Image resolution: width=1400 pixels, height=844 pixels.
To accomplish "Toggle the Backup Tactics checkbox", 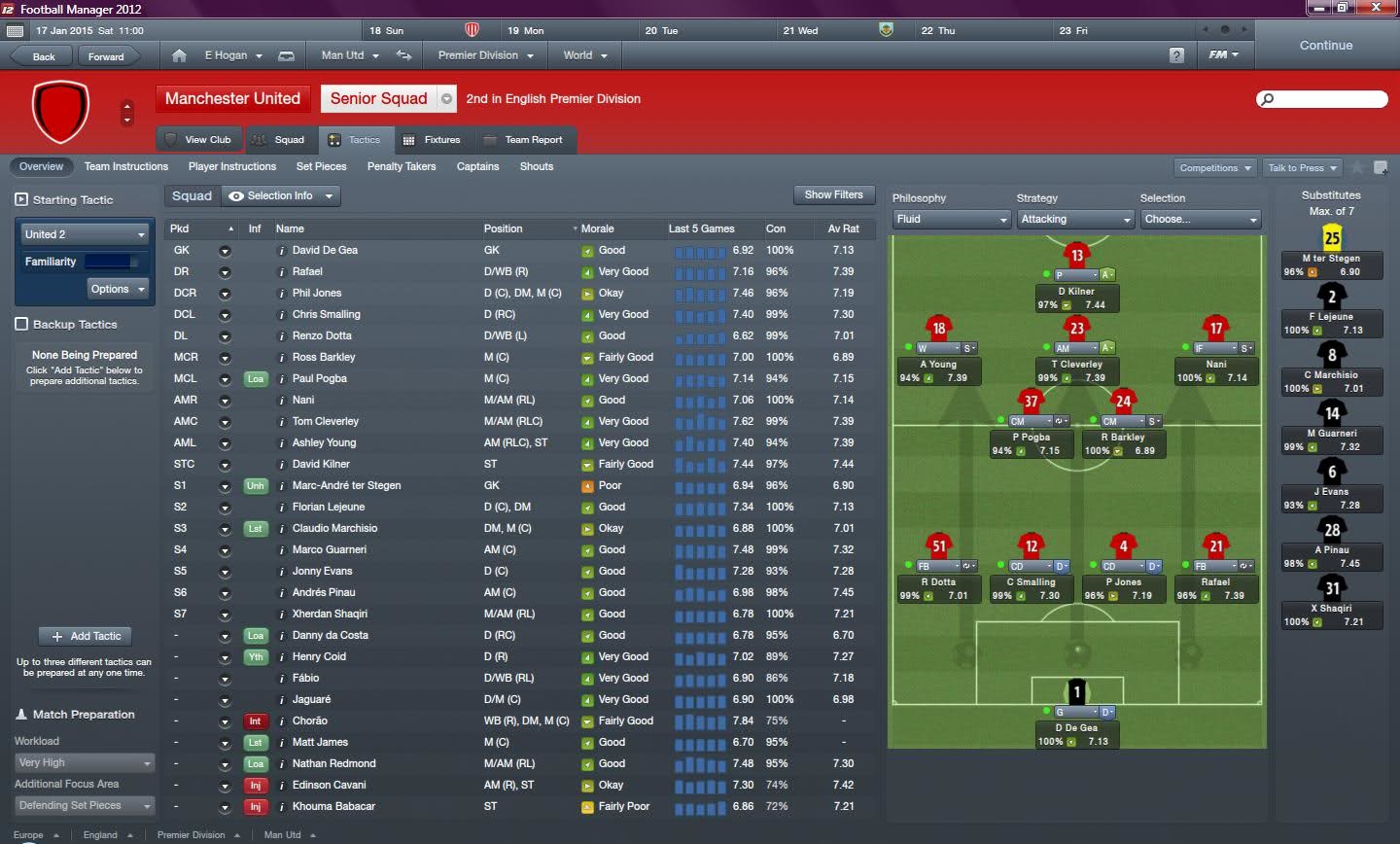I will (21, 324).
